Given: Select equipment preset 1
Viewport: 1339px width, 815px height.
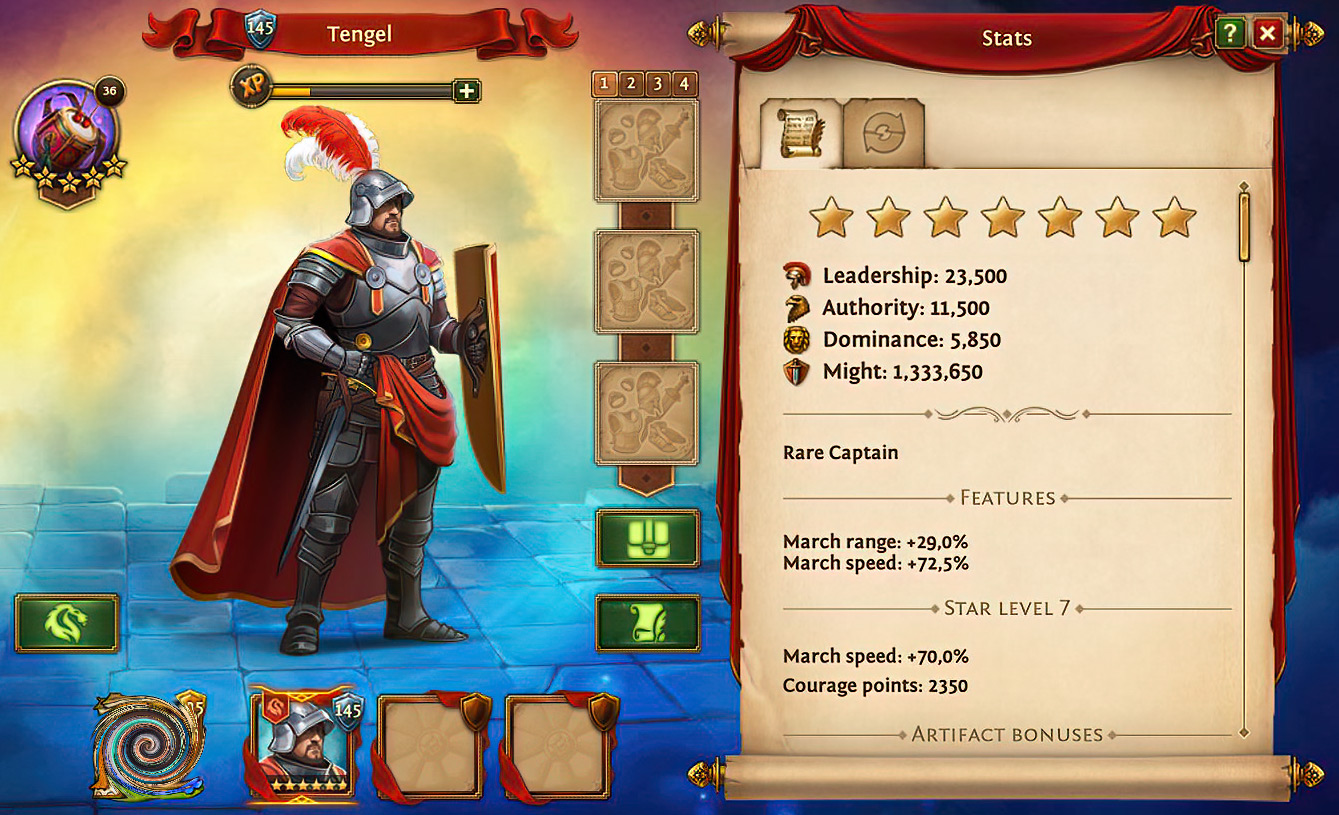Looking at the screenshot, I should 604,84.
